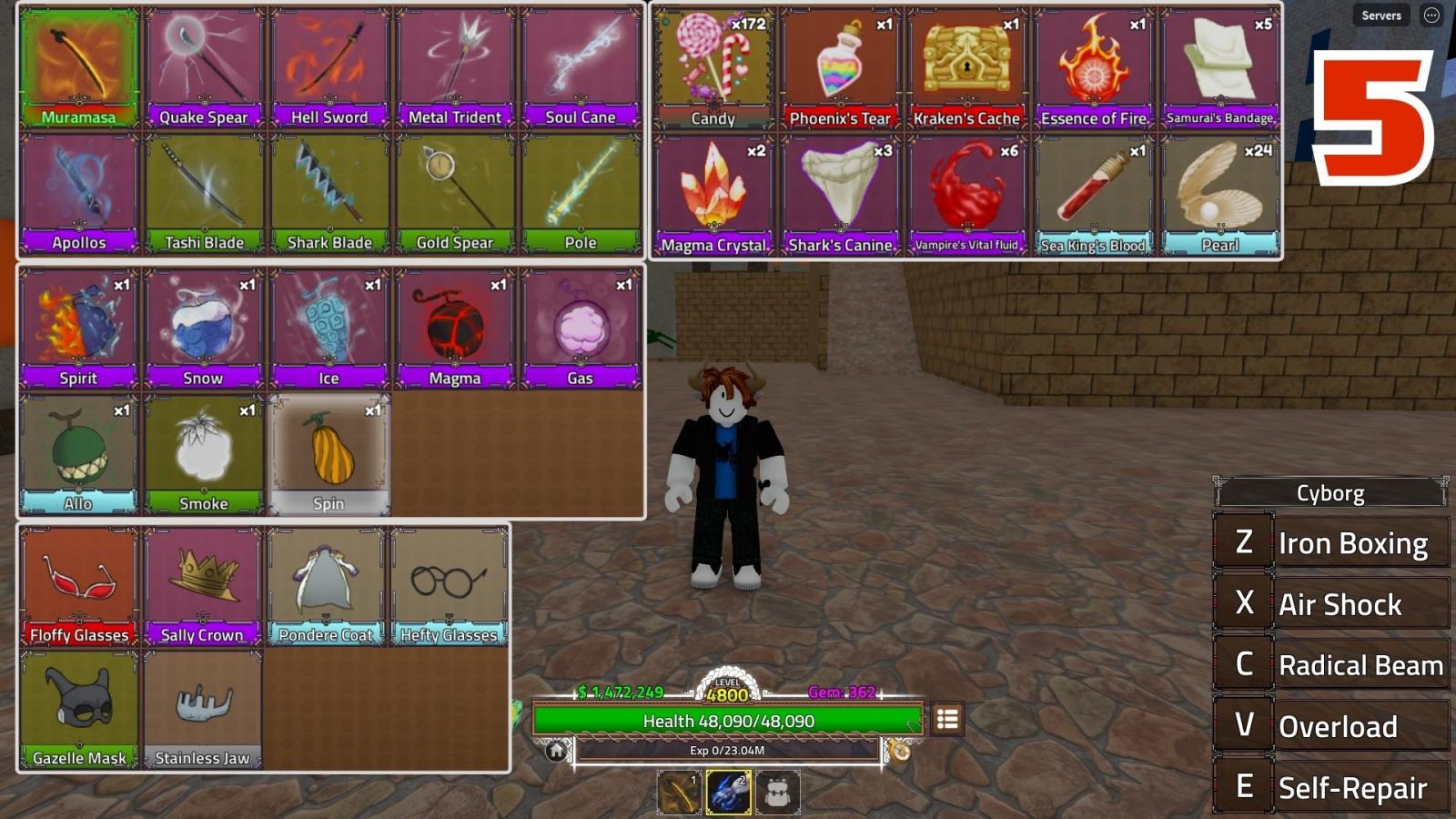Pick the Soul Cane item
This screenshot has width=1456, height=819.
pos(581,67)
